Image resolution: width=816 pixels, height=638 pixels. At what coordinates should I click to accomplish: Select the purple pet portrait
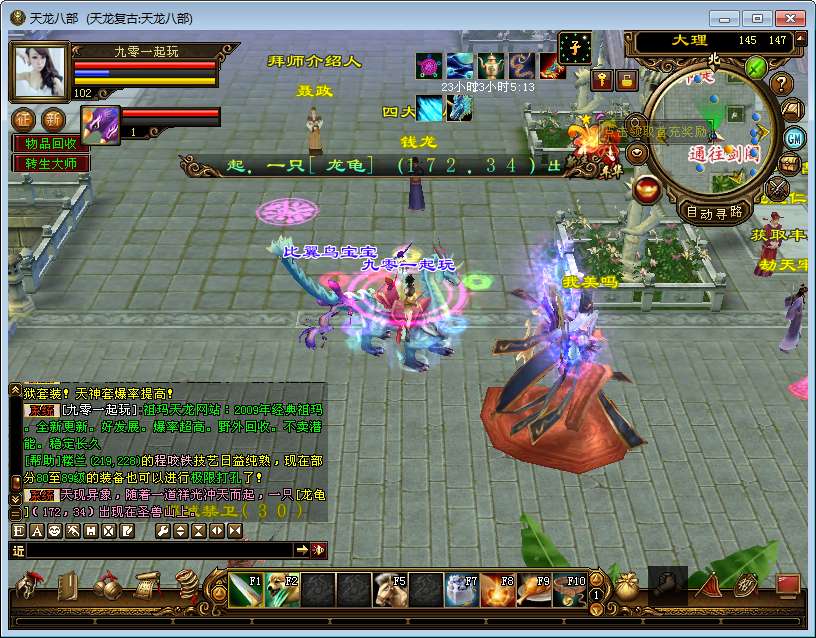click(x=101, y=125)
